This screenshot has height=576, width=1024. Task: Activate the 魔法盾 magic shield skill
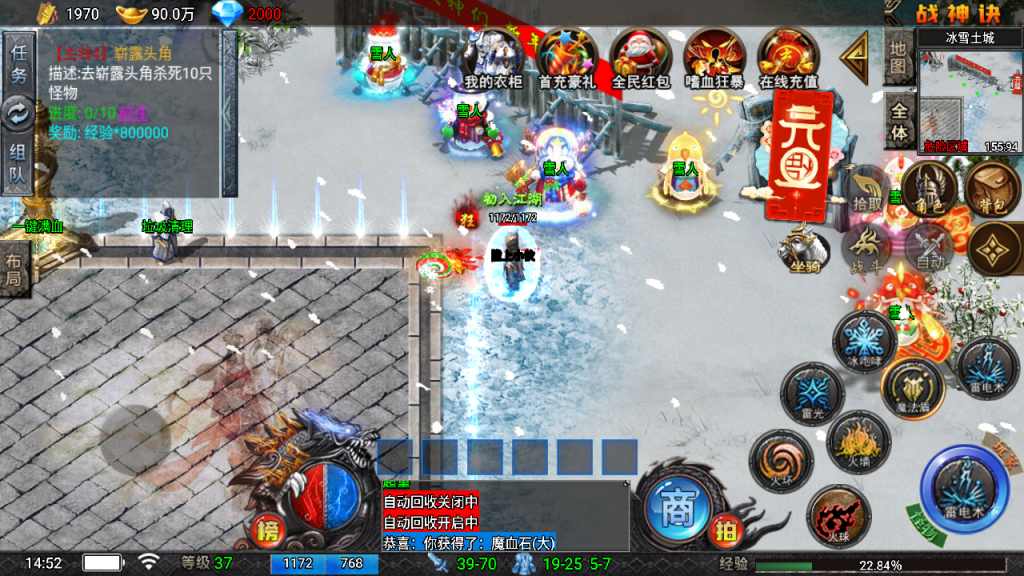click(x=912, y=388)
